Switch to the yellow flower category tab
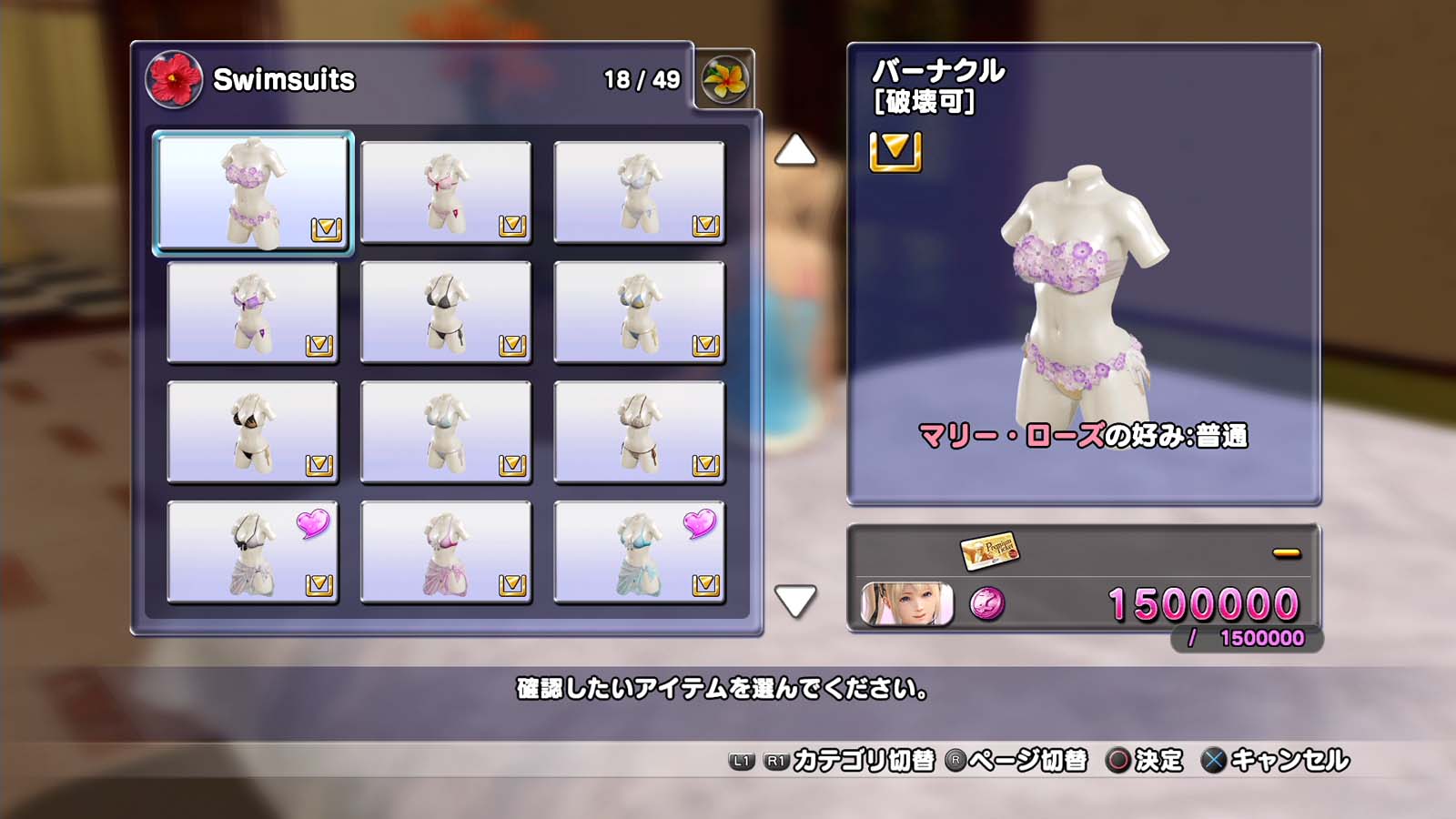Image resolution: width=1456 pixels, height=819 pixels. coord(724,79)
